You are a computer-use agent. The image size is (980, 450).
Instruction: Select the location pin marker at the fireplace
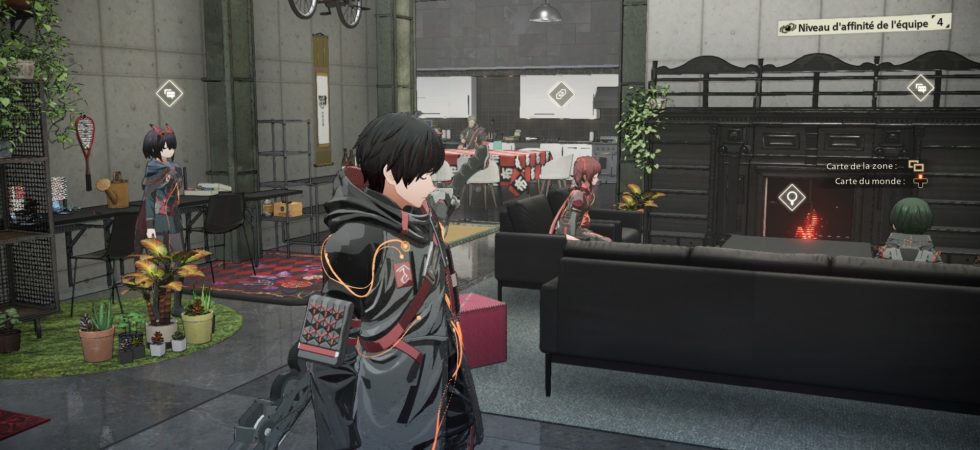tap(792, 197)
